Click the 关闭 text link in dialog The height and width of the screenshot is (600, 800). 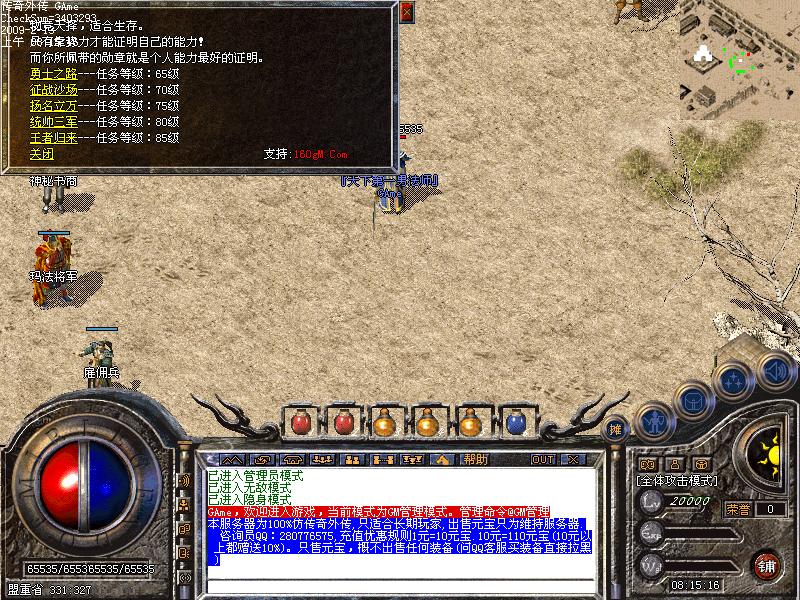pyautogui.click(x=41, y=154)
